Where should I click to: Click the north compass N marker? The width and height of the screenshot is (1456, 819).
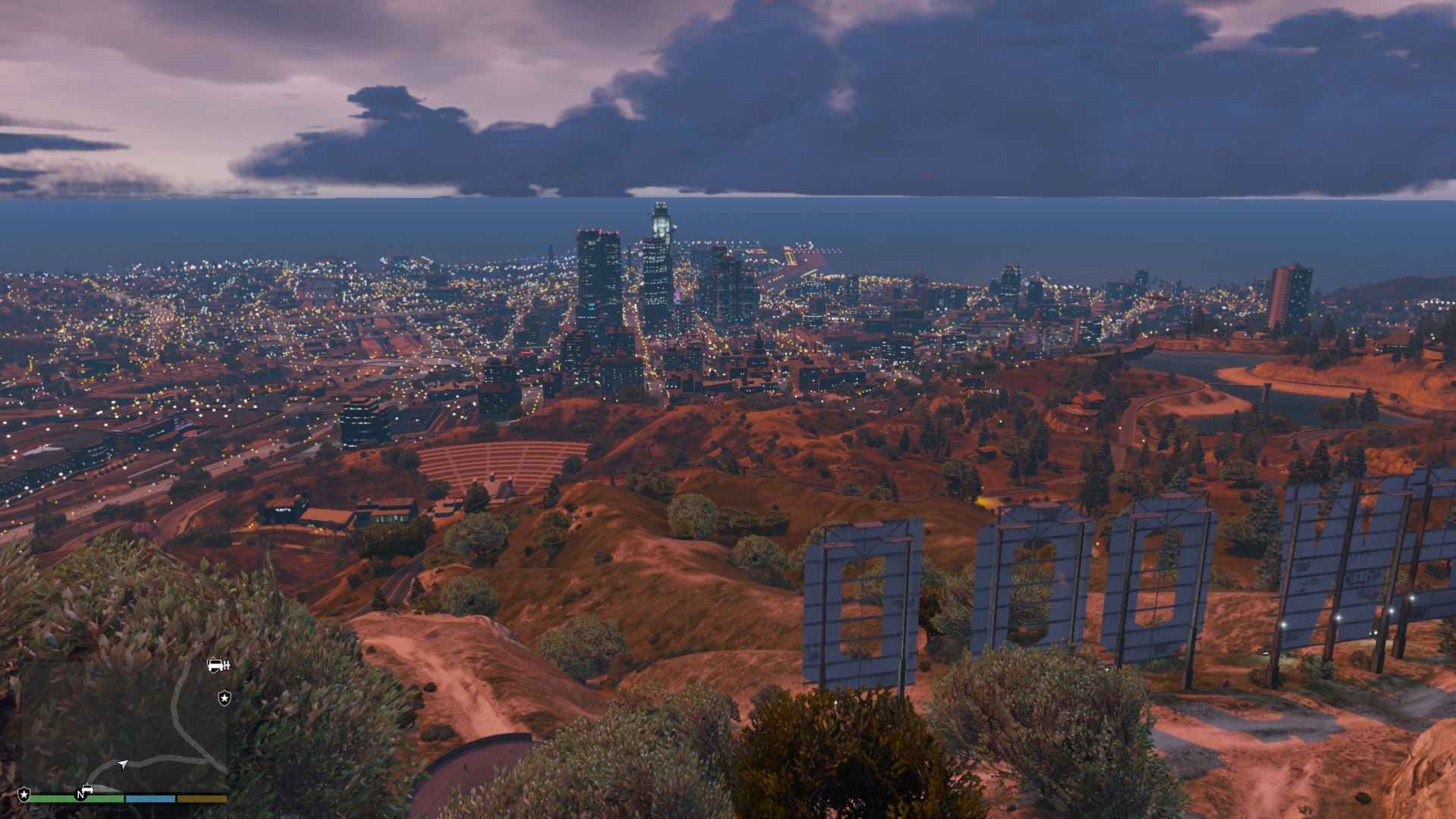80,795
